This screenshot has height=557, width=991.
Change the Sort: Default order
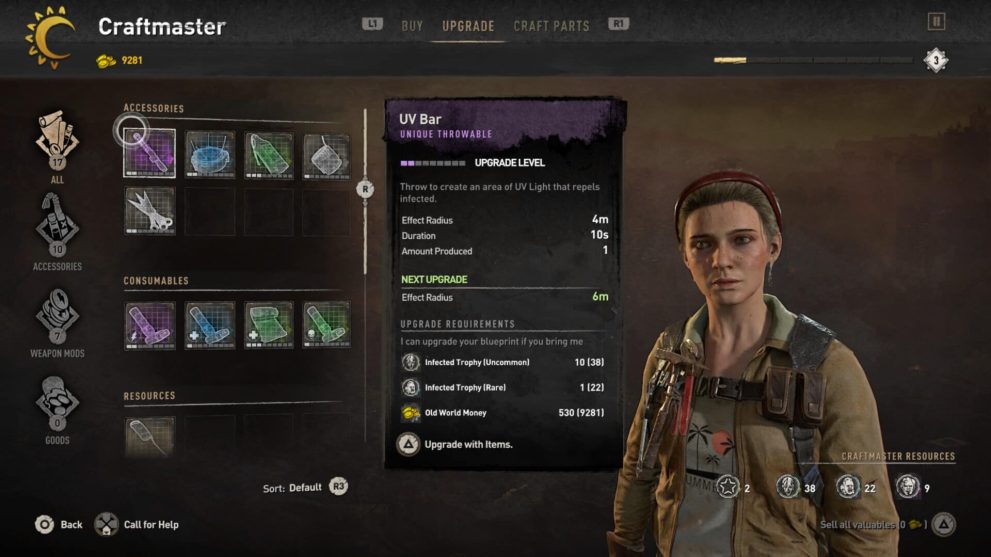click(306, 488)
